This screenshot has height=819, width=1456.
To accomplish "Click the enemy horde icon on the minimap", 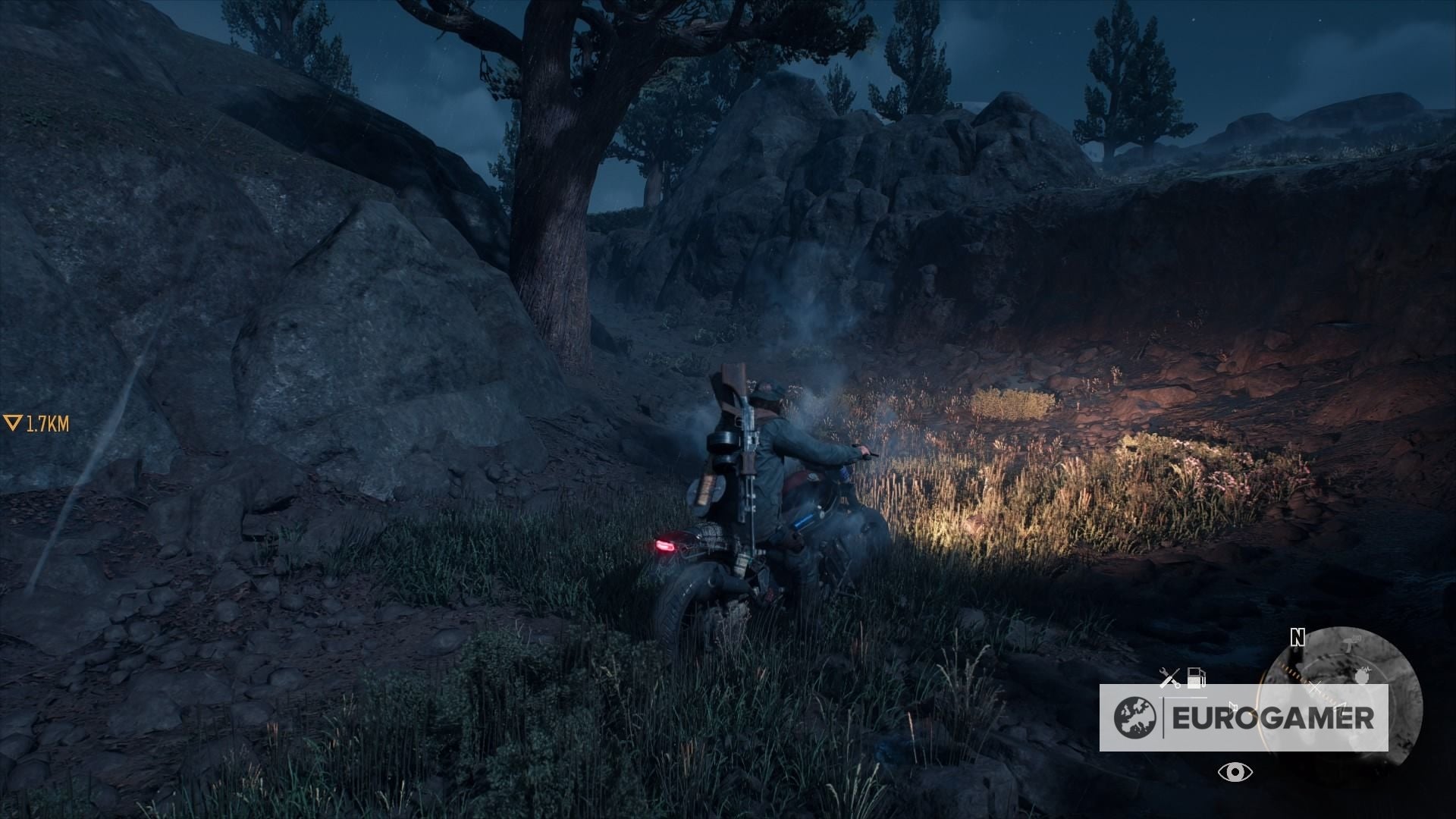I will click(x=1363, y=676).
